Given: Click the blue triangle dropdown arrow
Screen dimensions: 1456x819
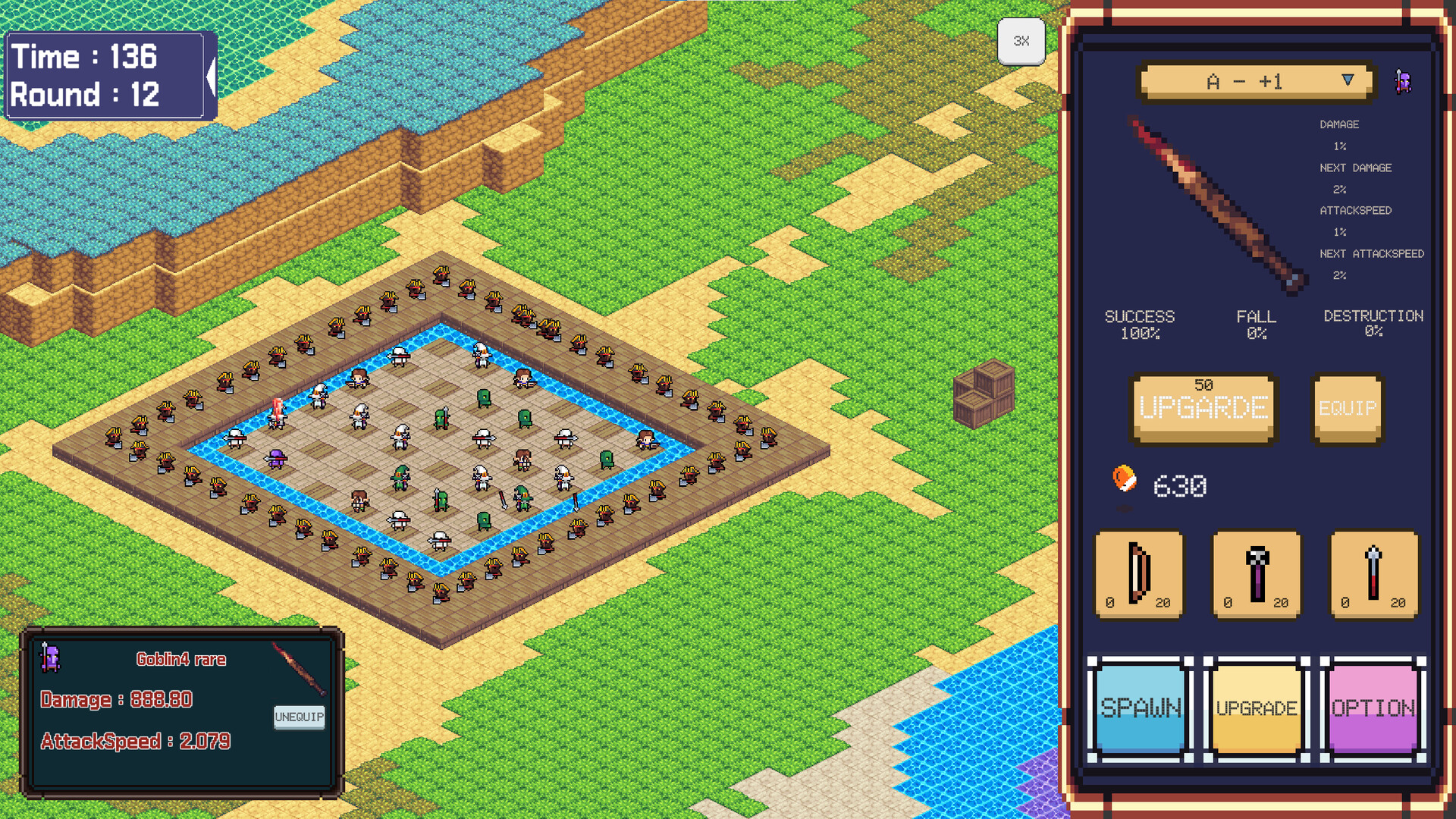Looking at the screenshot, I should [1348, 79].
